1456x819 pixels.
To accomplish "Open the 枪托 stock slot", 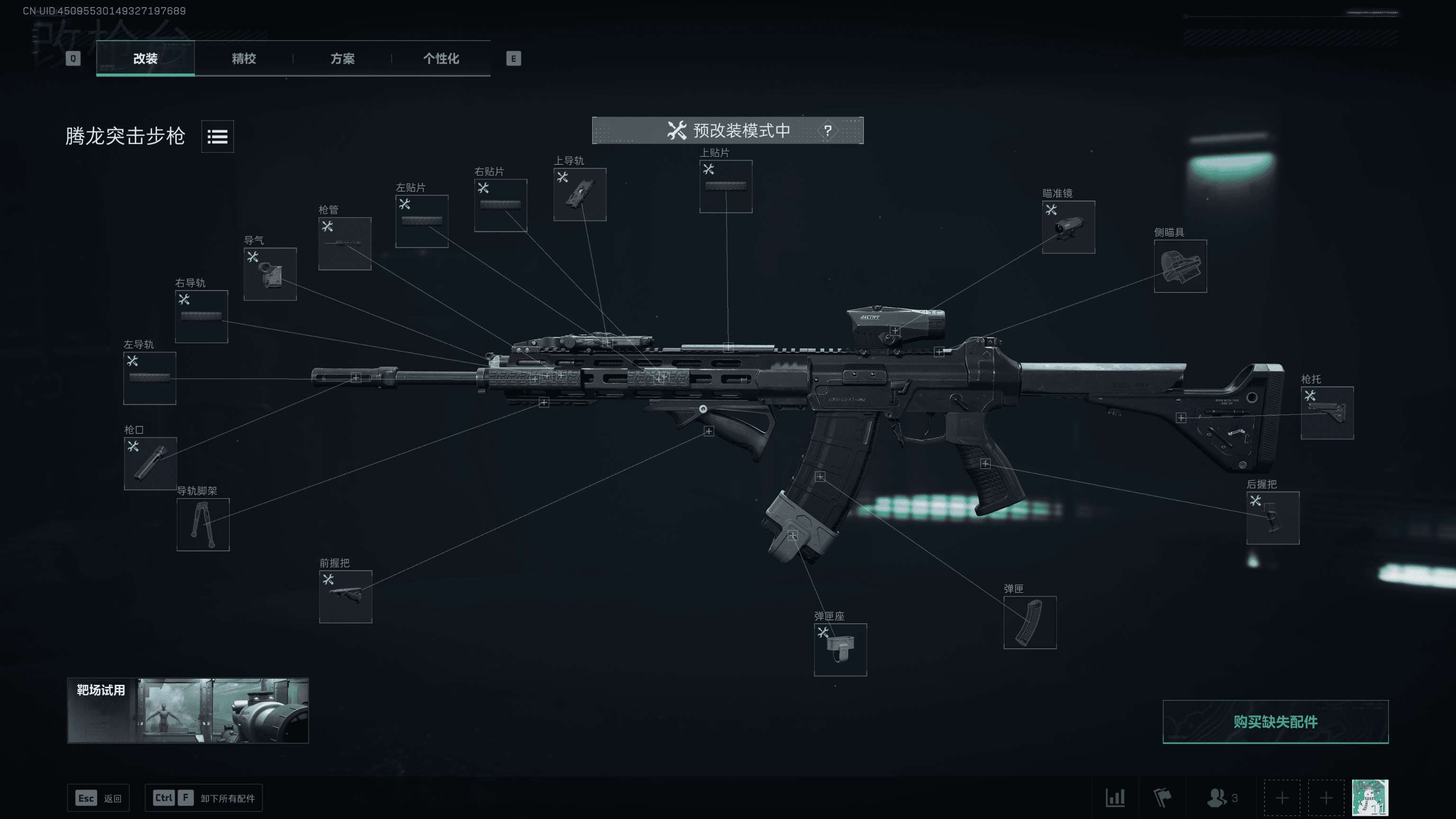I will pyautogui.click(x=1327, y=413).
